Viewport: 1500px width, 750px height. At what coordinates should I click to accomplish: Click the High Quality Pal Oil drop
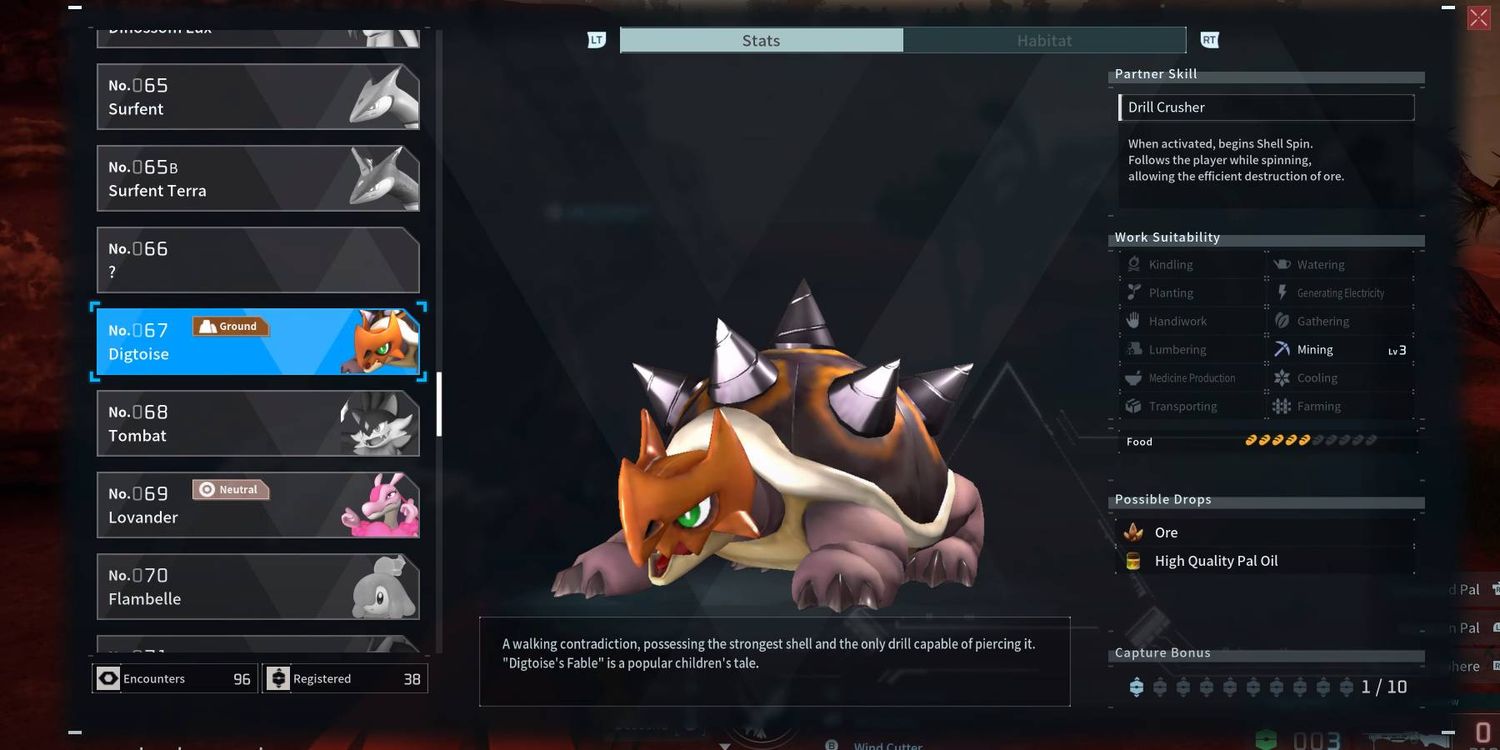pyautogui.click(x=1216, y=561)
